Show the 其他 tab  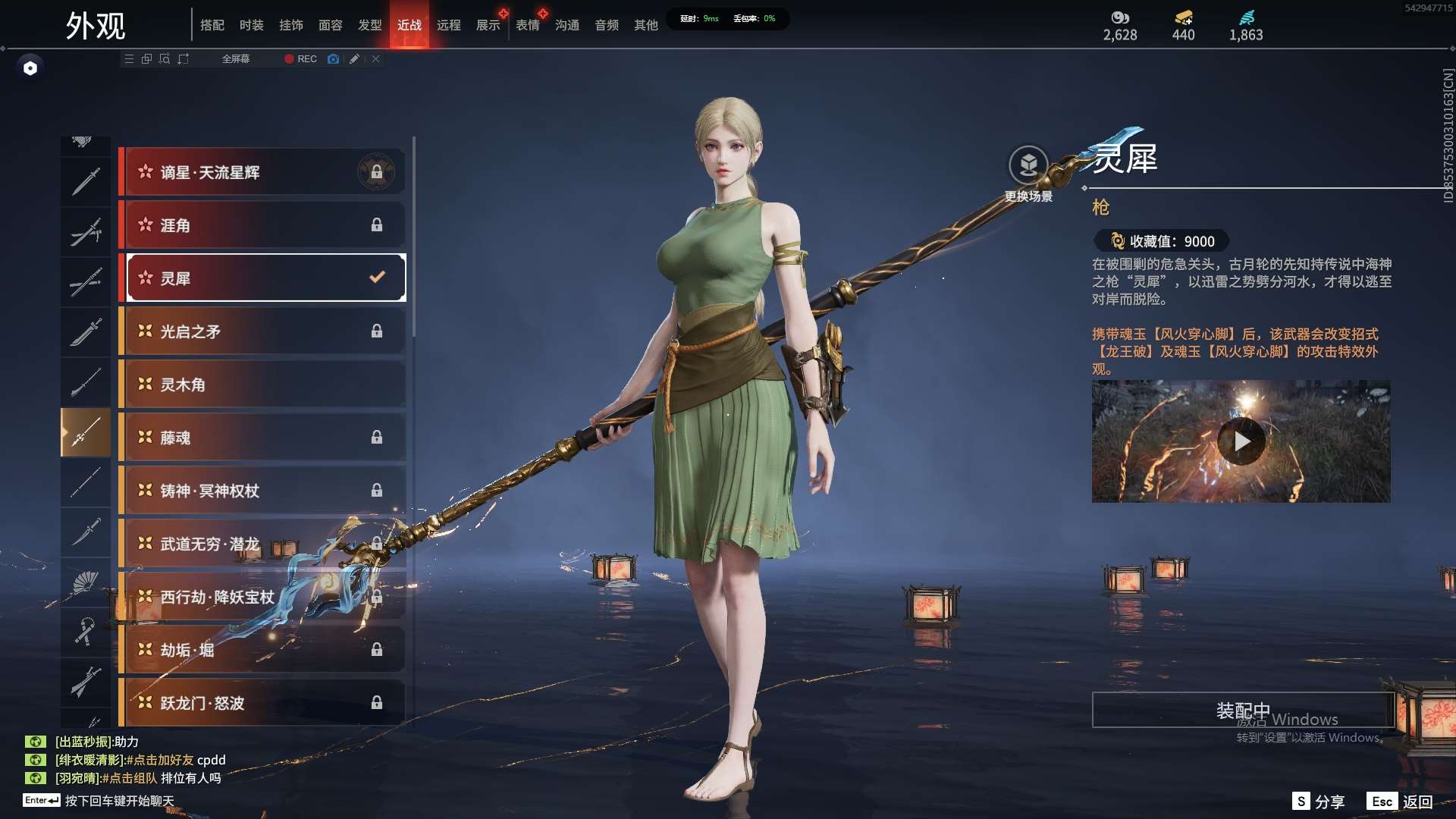point(646,25)
